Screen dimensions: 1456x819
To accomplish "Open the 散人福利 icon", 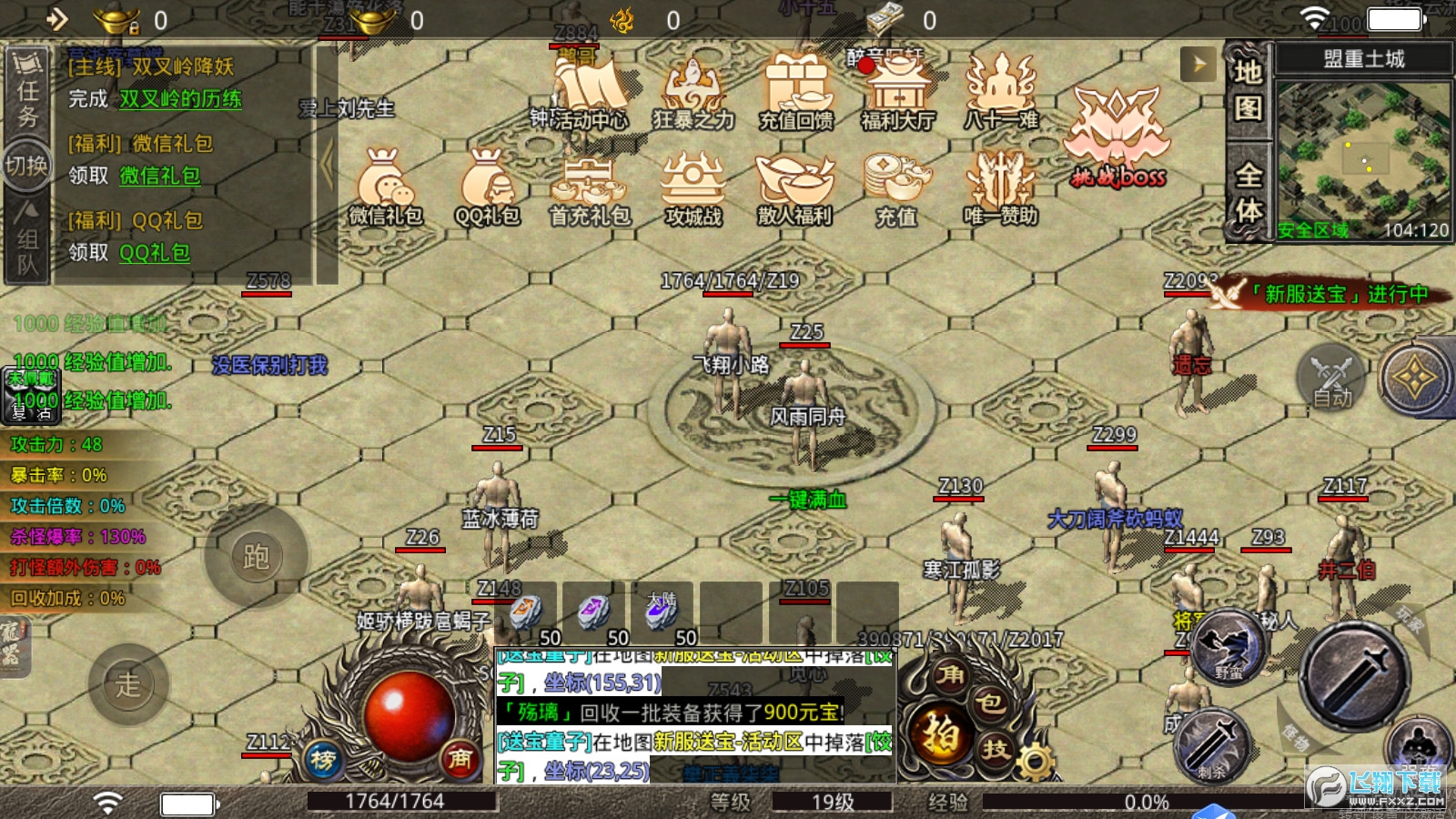I will point(795,187).
